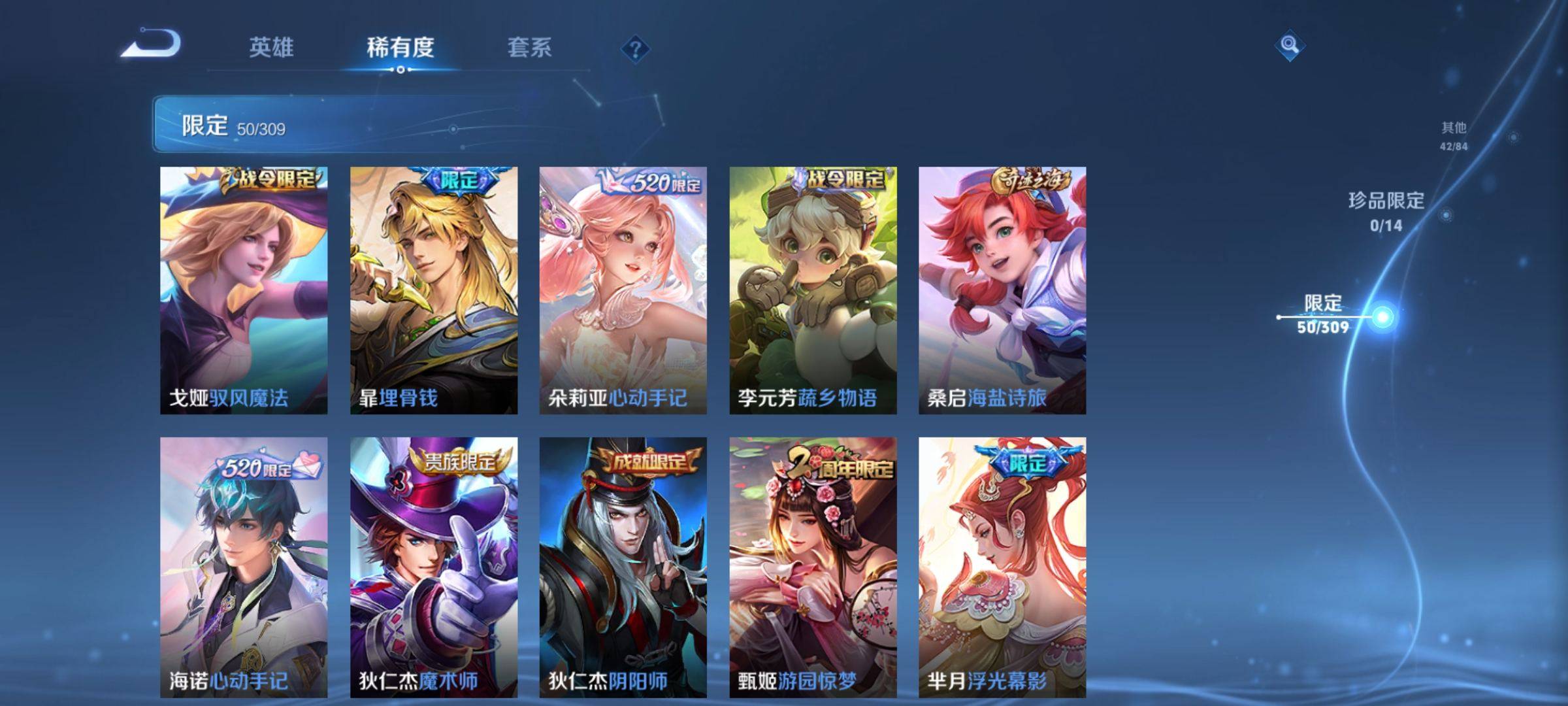Select 李元芳 蔬乡物语 skin card
This screenshot has height=706, width=1568.
coord(813,290)
